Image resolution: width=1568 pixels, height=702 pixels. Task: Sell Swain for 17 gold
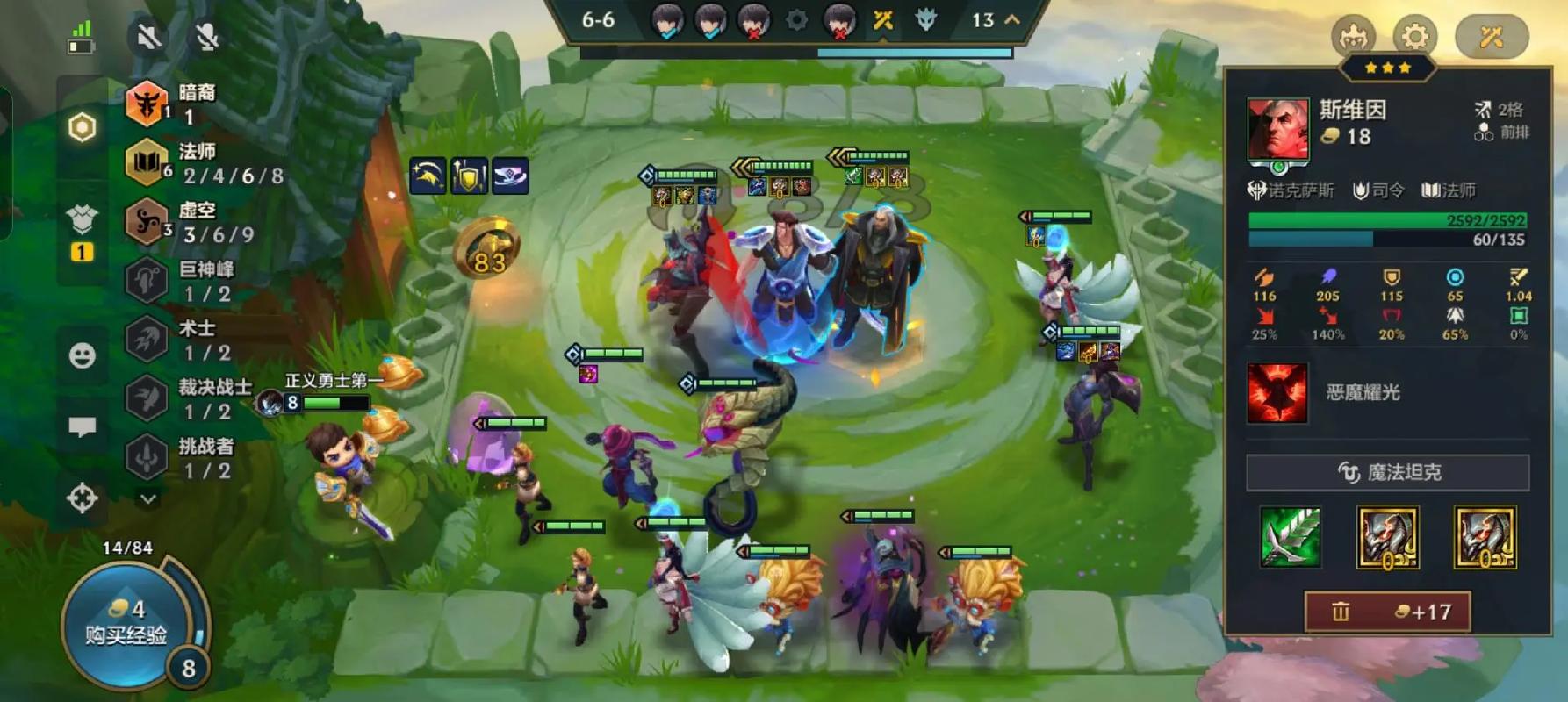click(x=1387, y=612)
